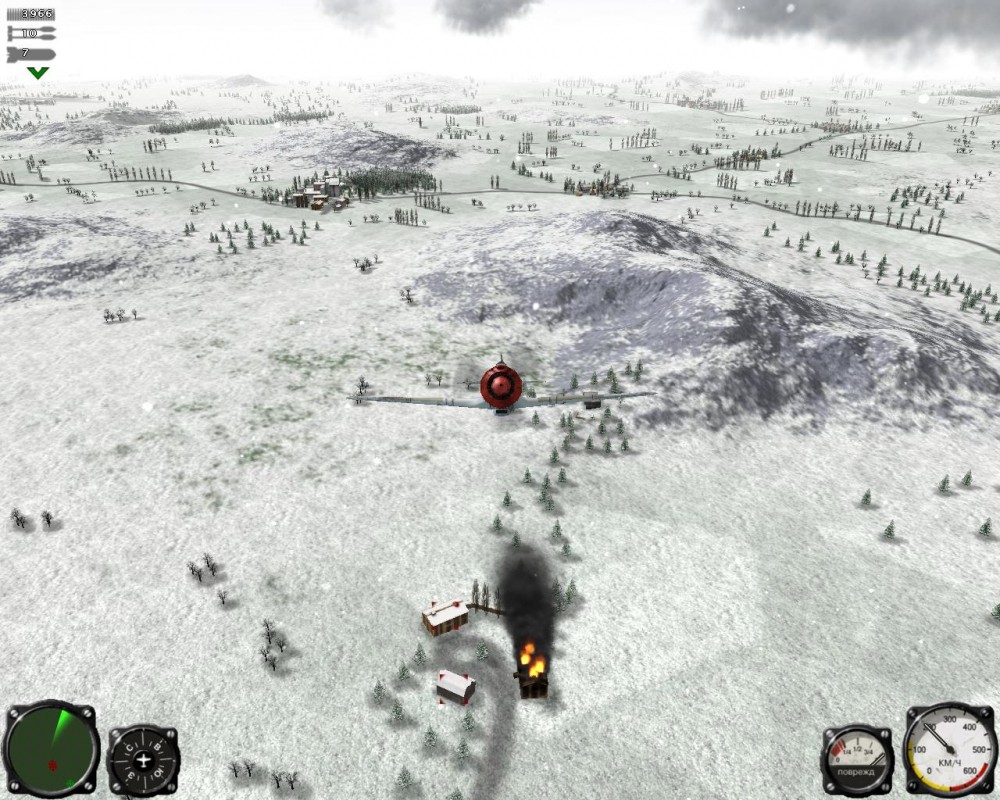
Task: Select the machine gun ammo belt icon
Action: point(31,14)
